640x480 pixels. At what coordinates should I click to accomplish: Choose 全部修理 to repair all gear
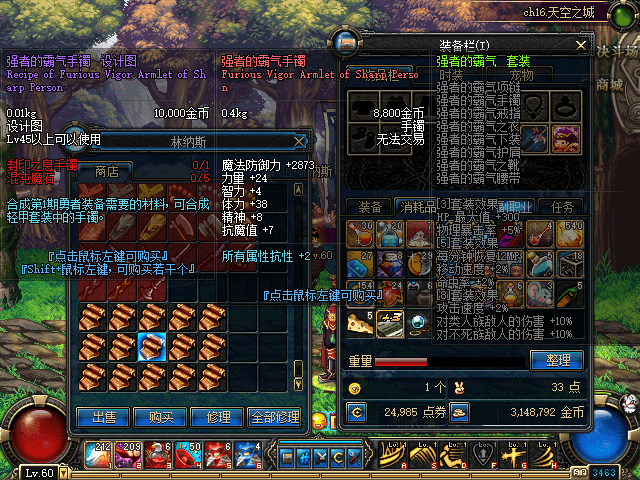click(273, 417)
